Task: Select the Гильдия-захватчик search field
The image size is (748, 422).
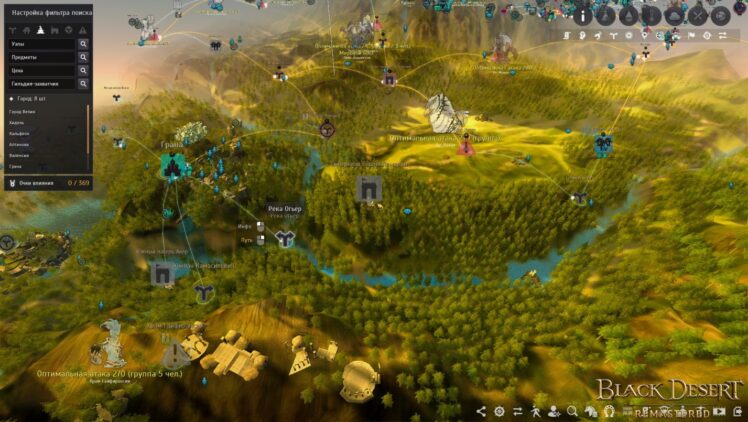Action: point(41,83)
